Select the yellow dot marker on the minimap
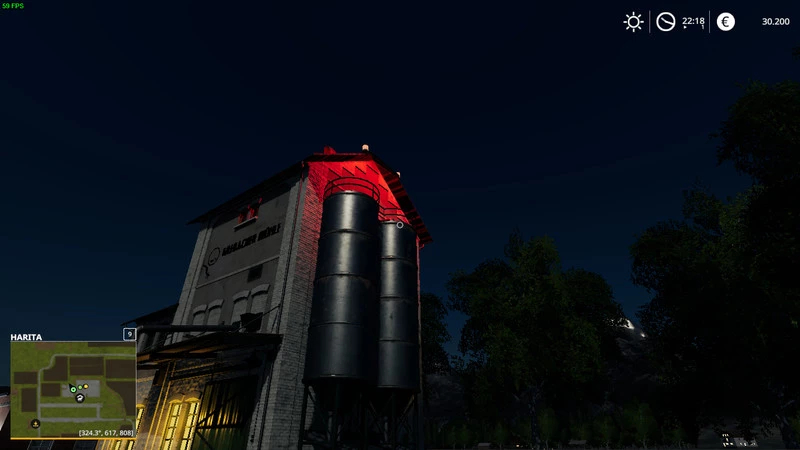 tap(86, 386)
